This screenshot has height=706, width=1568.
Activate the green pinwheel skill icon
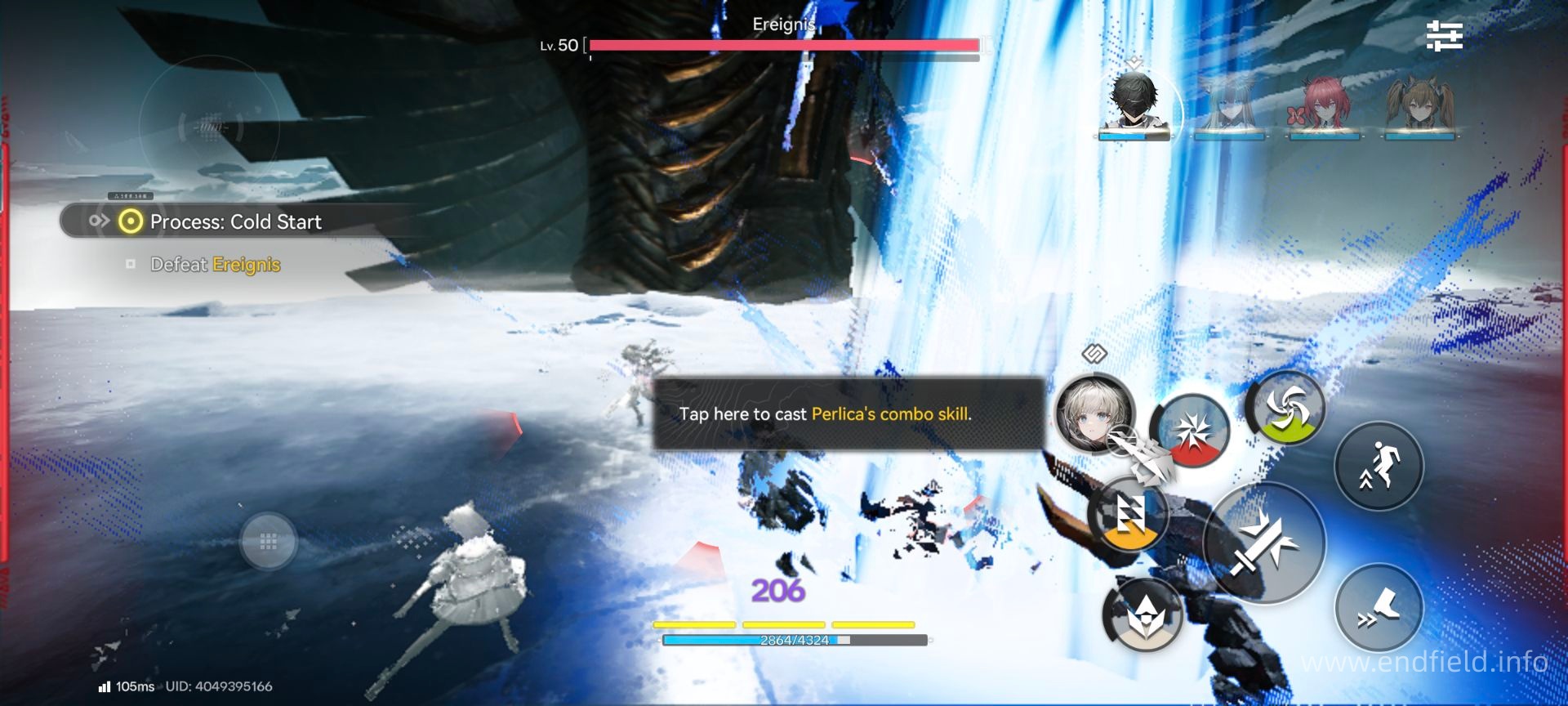click(x=1286, y=409)
